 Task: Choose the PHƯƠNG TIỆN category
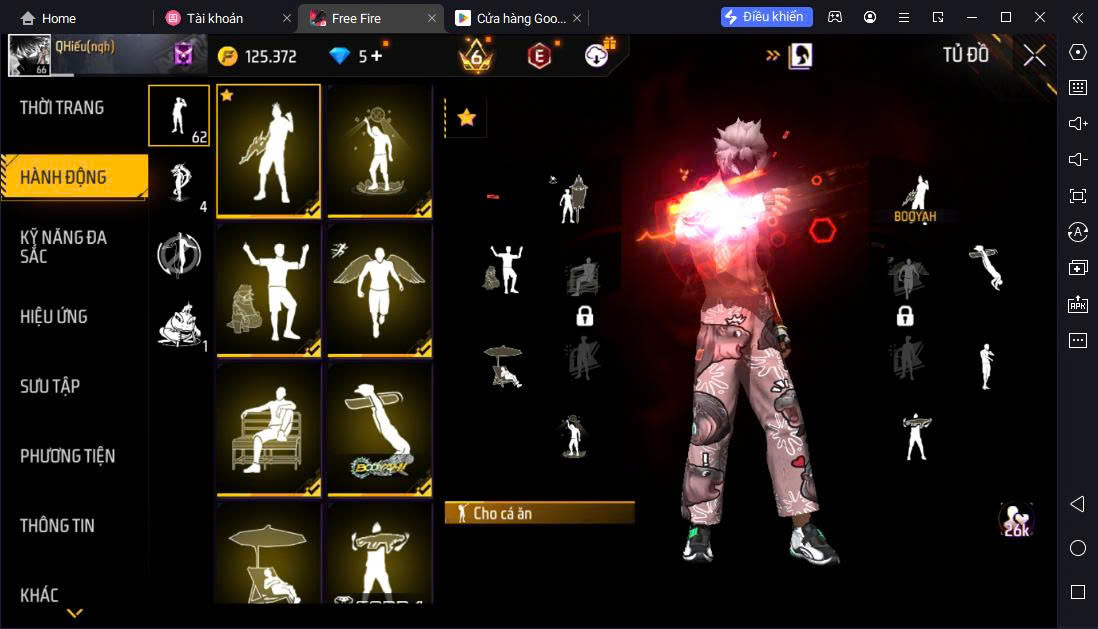click(67, 456)
